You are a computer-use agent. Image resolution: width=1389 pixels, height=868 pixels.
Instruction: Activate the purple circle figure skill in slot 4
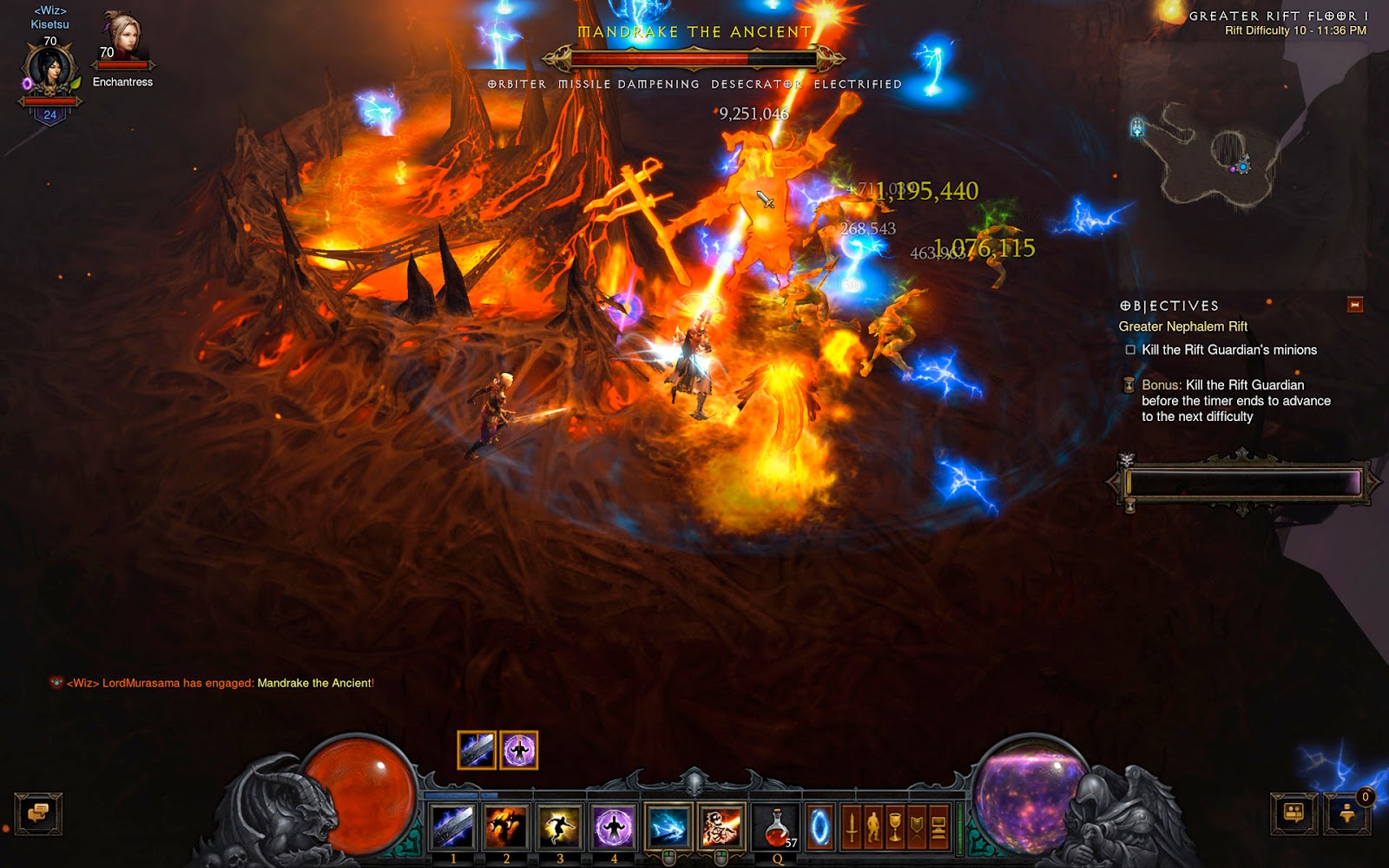tap(614, 826)
